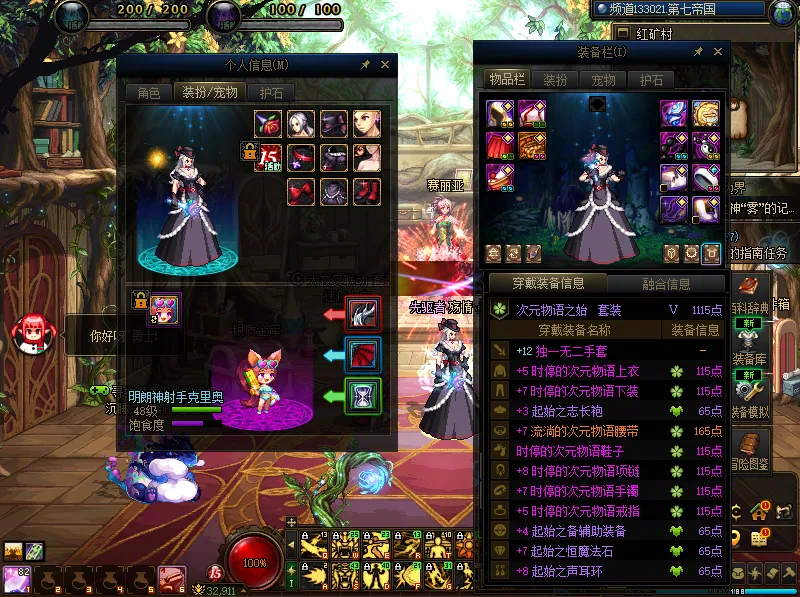Select the 穿戴装备信息 tab
The width and height of the screenshot is (800, 597).
coord(546,284)
